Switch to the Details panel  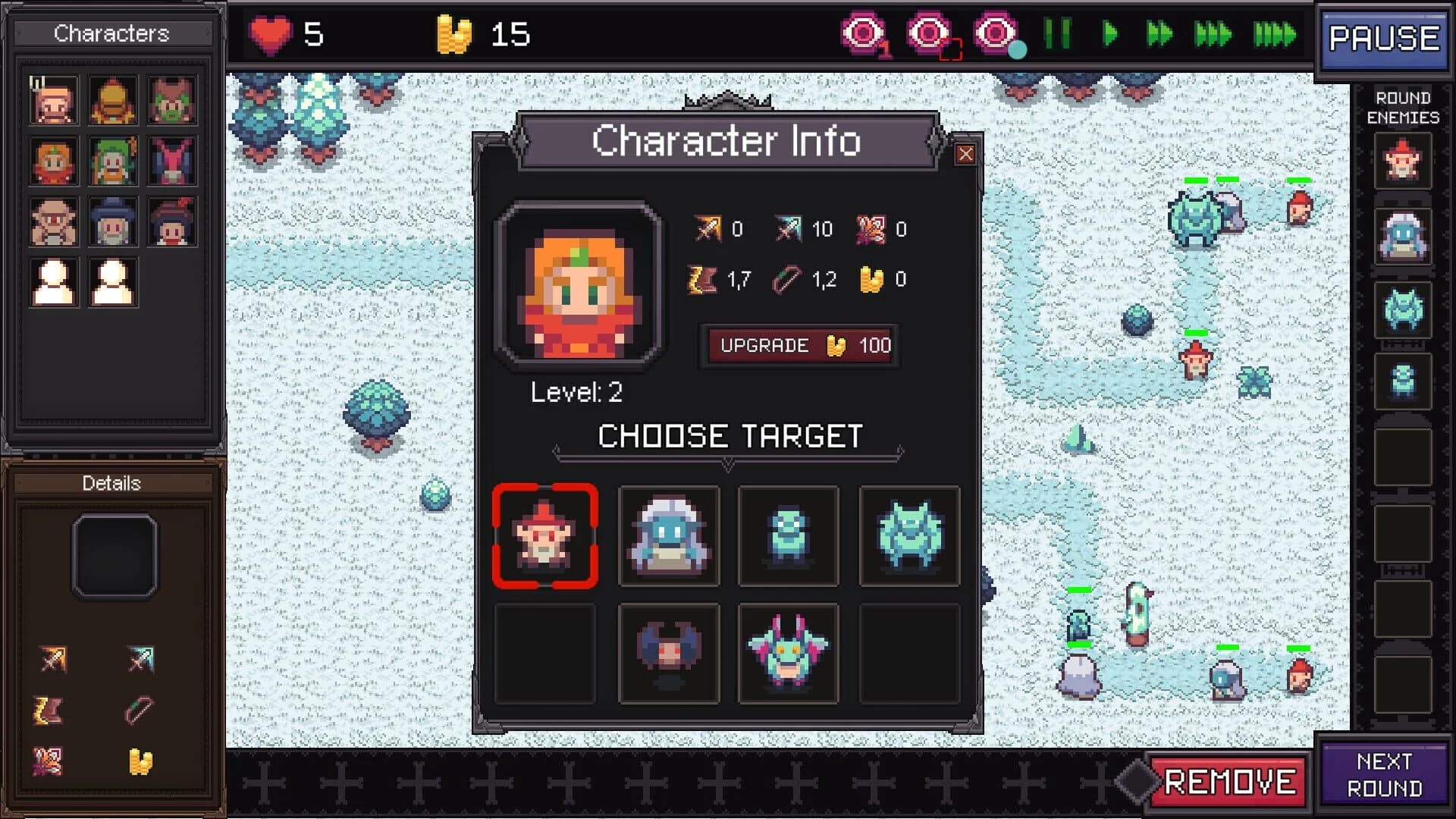(112, 483)
